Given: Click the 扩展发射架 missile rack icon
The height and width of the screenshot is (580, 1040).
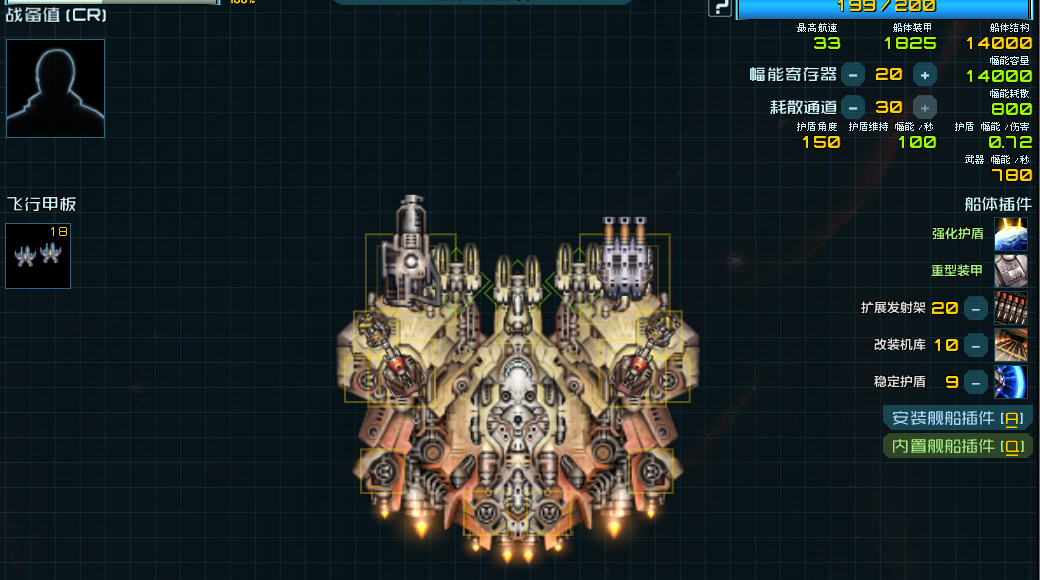Looking at the screenshot, I should (x=1010, y=308).
